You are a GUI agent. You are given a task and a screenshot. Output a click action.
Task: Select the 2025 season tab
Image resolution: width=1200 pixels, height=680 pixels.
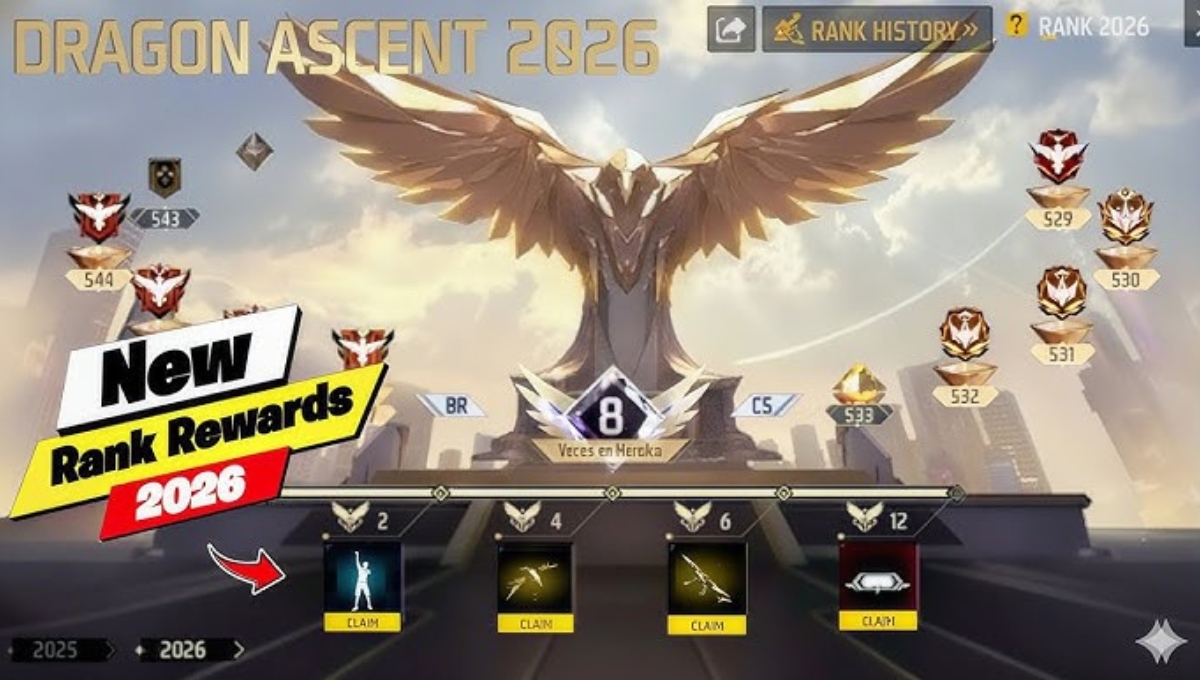point(57,650)
